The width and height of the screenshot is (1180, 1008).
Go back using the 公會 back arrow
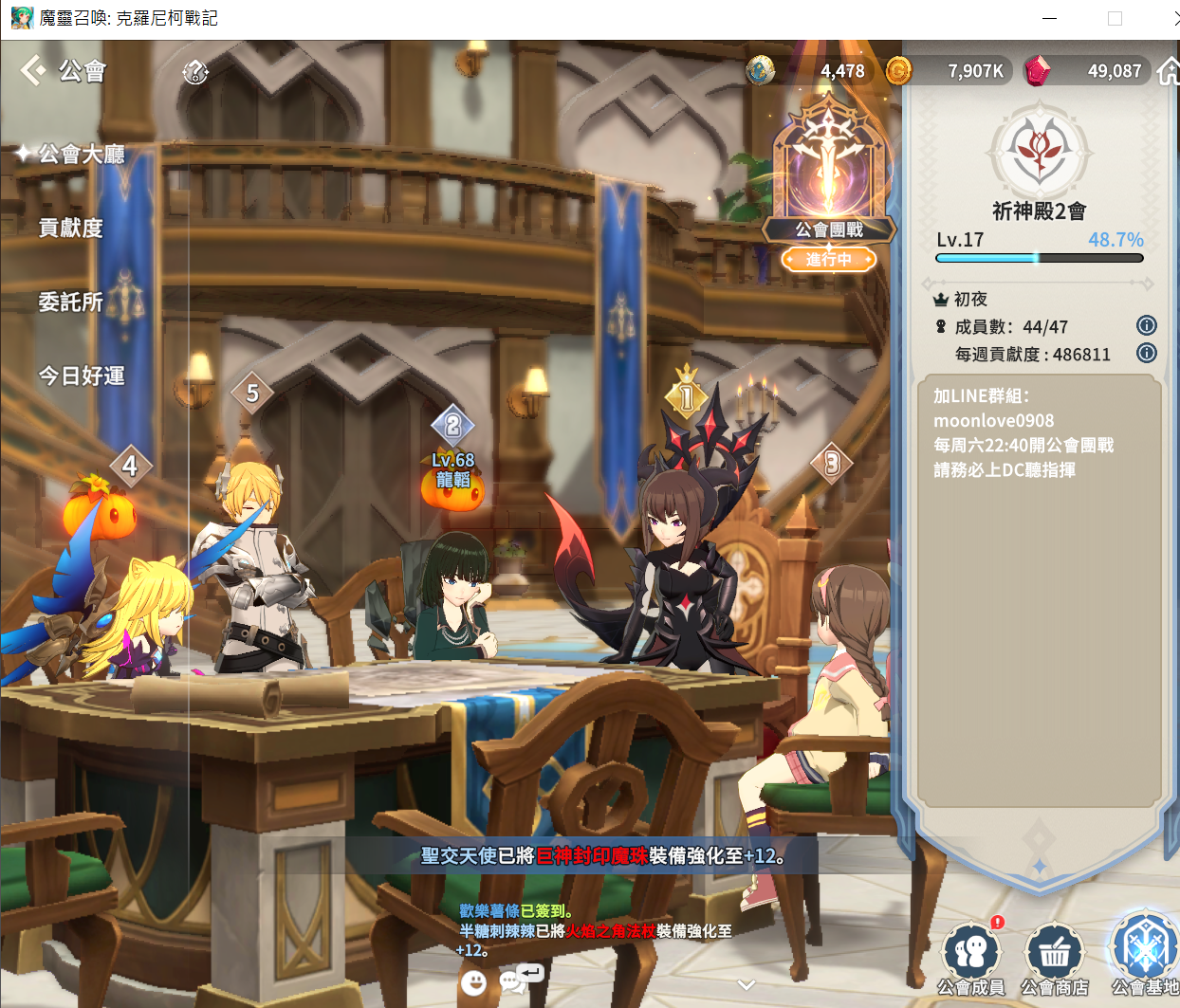(34, 70)
